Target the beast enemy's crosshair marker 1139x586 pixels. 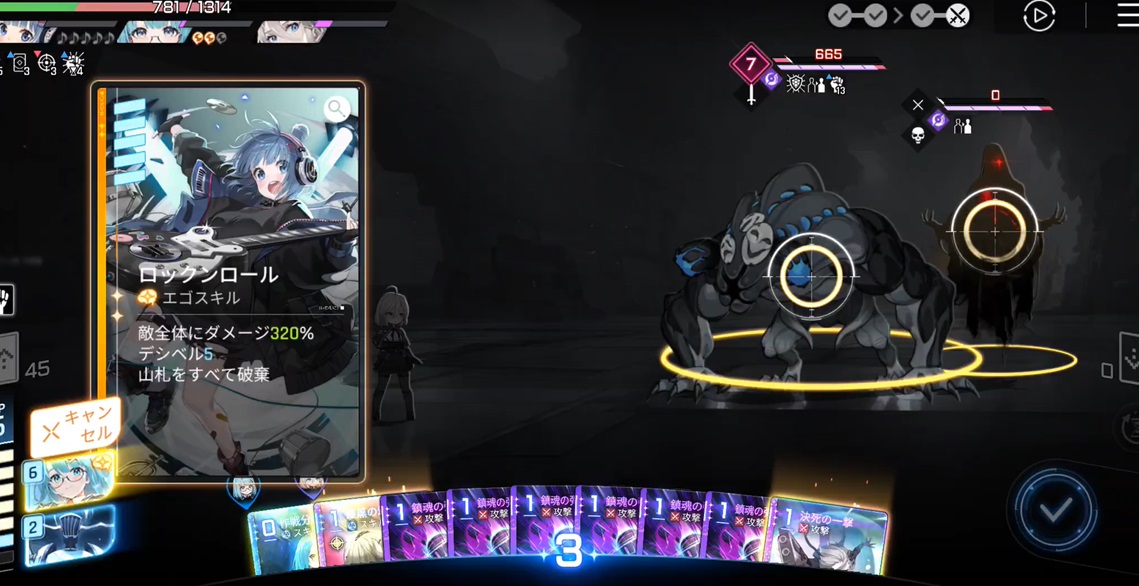coord(811,273)
